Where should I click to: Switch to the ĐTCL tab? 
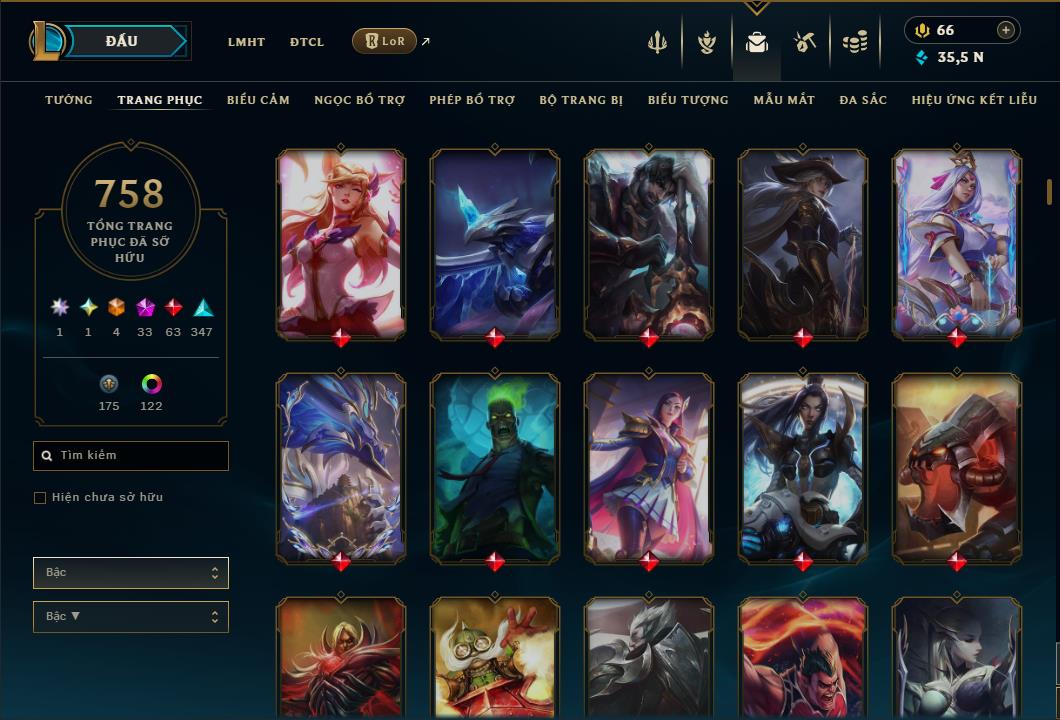click(x=307, y=42)
